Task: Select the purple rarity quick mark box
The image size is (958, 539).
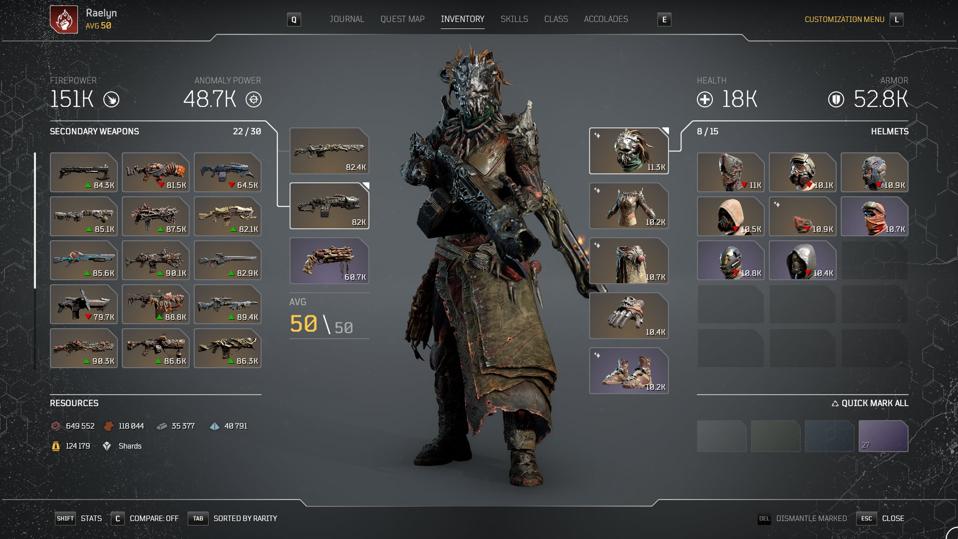Action: pyautogui.click(x=883, y=436)
